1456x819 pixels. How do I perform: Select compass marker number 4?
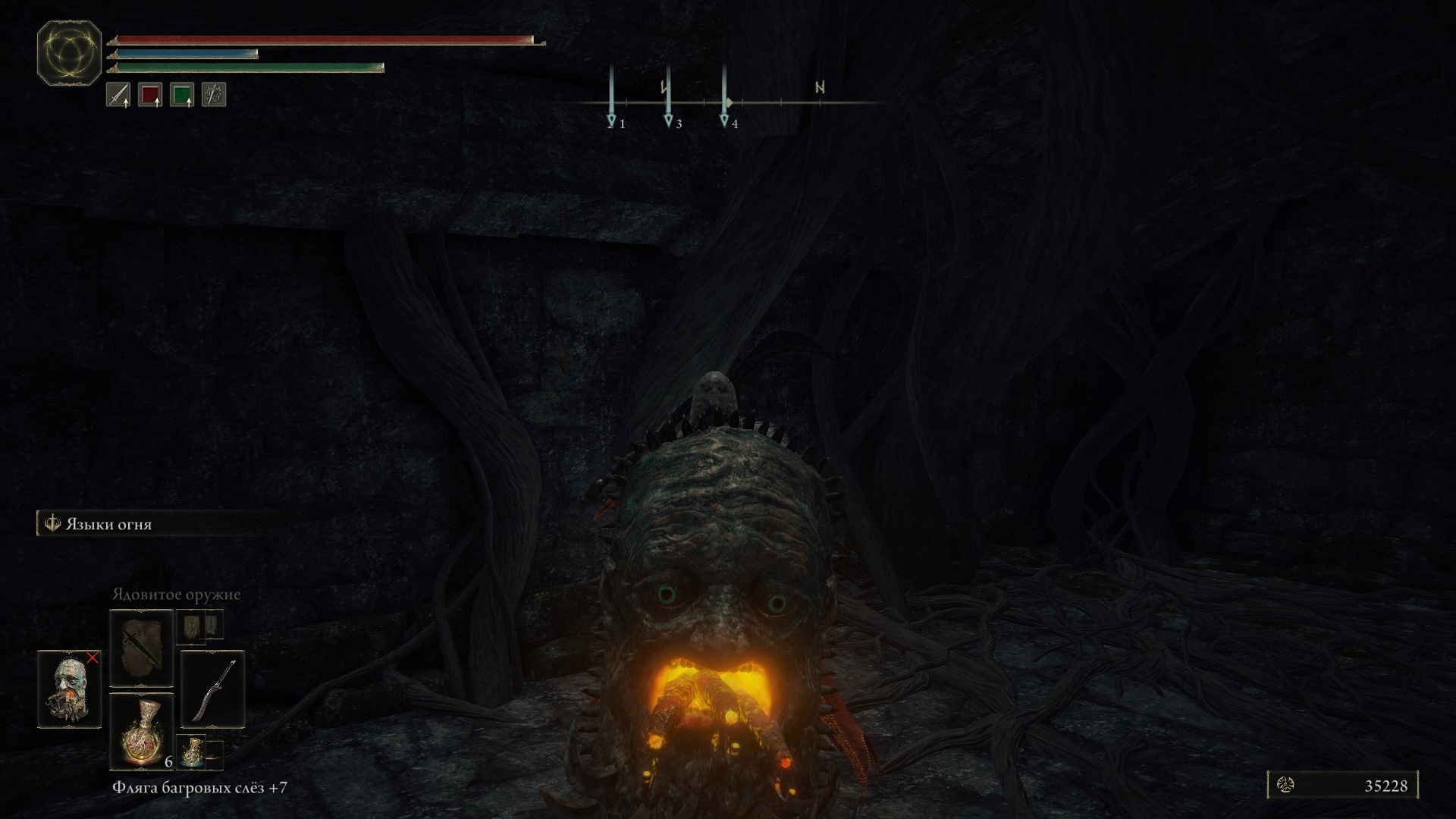[x=724, y=121]
